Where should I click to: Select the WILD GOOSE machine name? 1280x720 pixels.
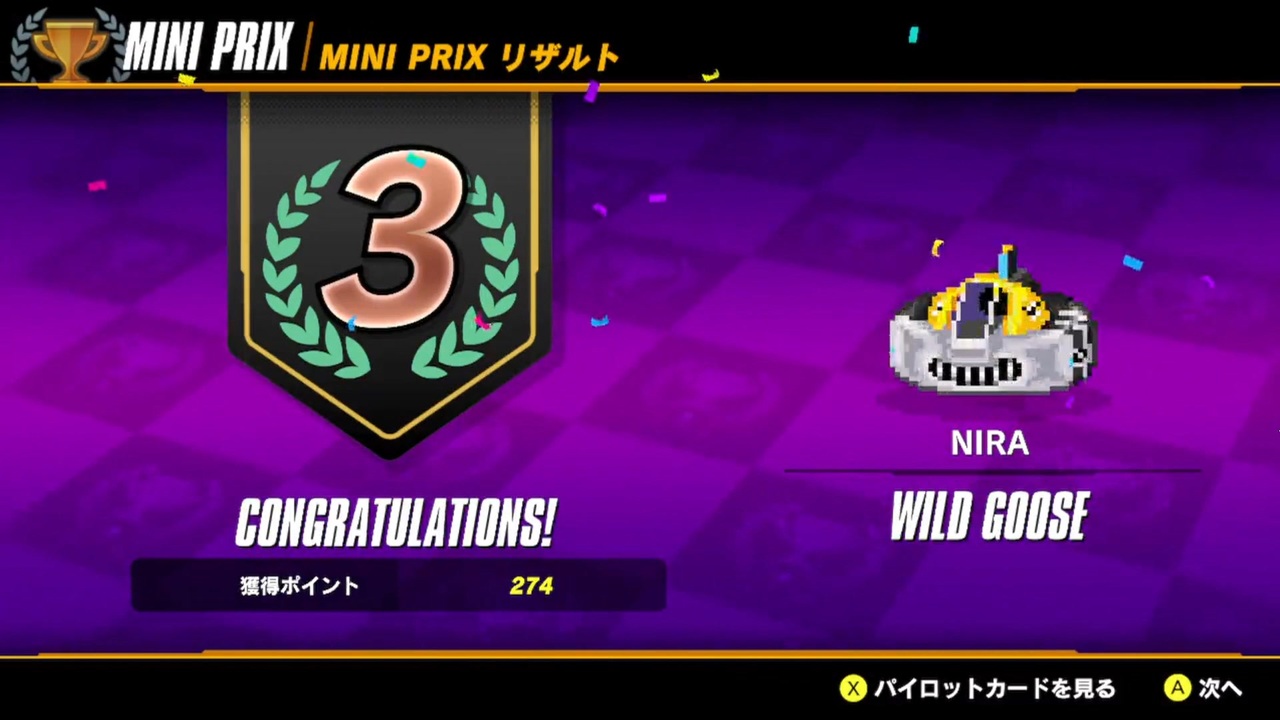[x=989, y=515]
